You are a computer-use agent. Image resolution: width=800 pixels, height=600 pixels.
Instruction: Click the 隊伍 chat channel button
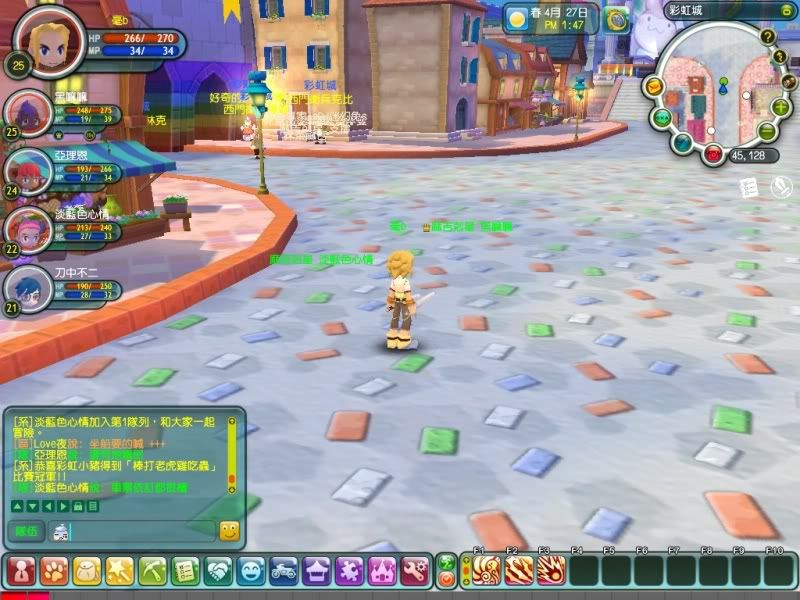(26, 531)
